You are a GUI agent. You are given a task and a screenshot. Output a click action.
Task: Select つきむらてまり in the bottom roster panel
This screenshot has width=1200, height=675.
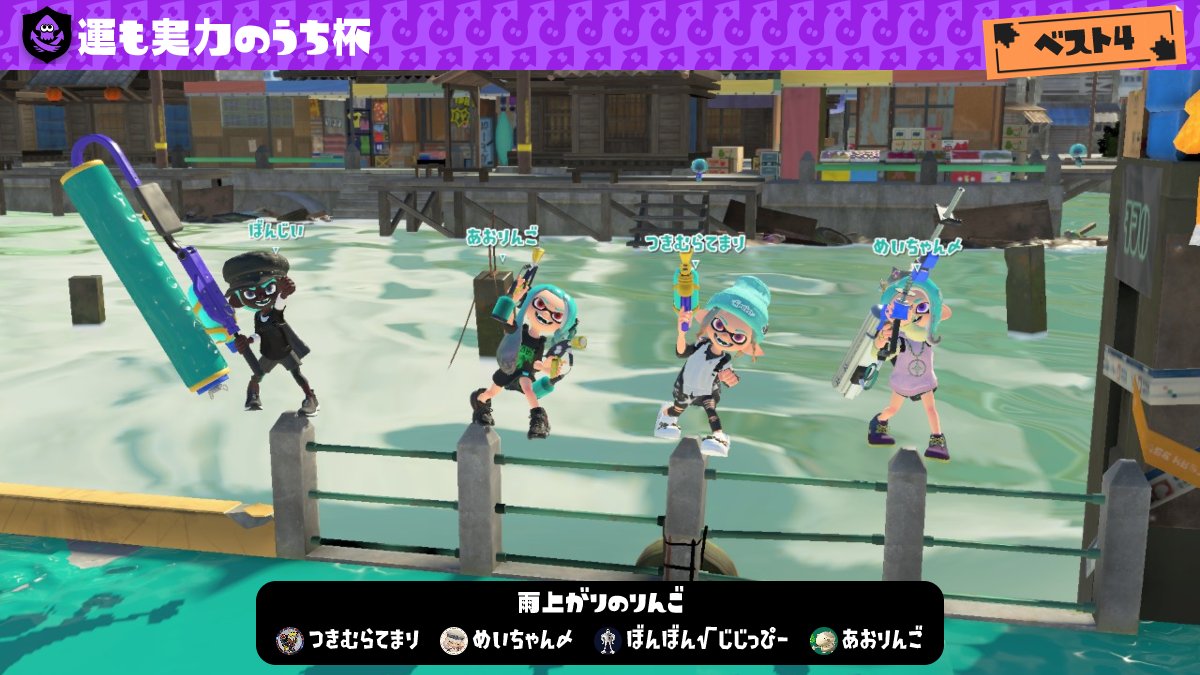pyautogui.click(x=349, y=640)
